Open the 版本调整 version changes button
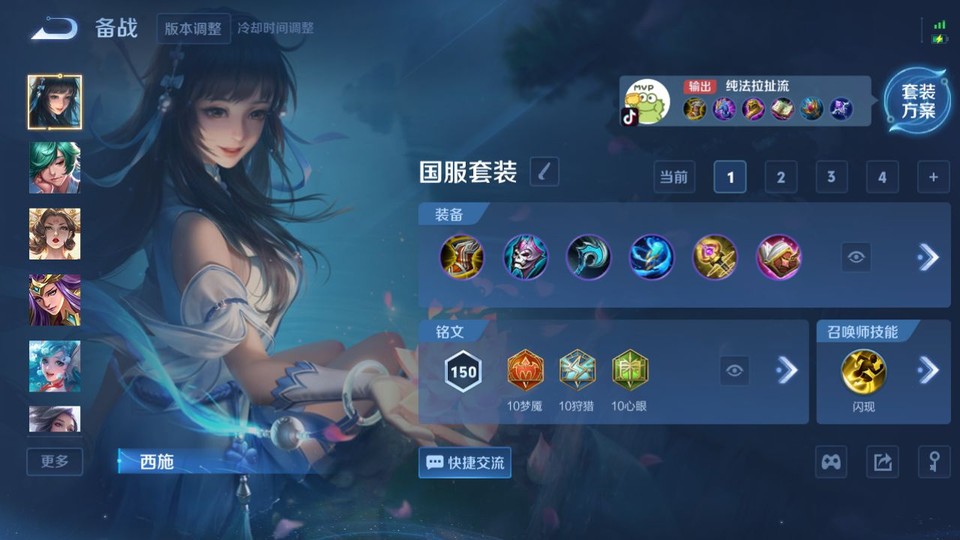Image resolution: width=960 pixels, height=540 pixels. click(193, 28)
